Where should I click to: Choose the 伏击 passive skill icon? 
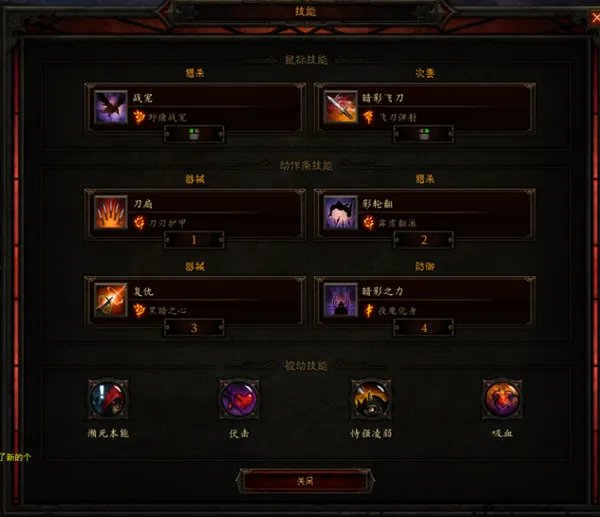click(239, 399)
